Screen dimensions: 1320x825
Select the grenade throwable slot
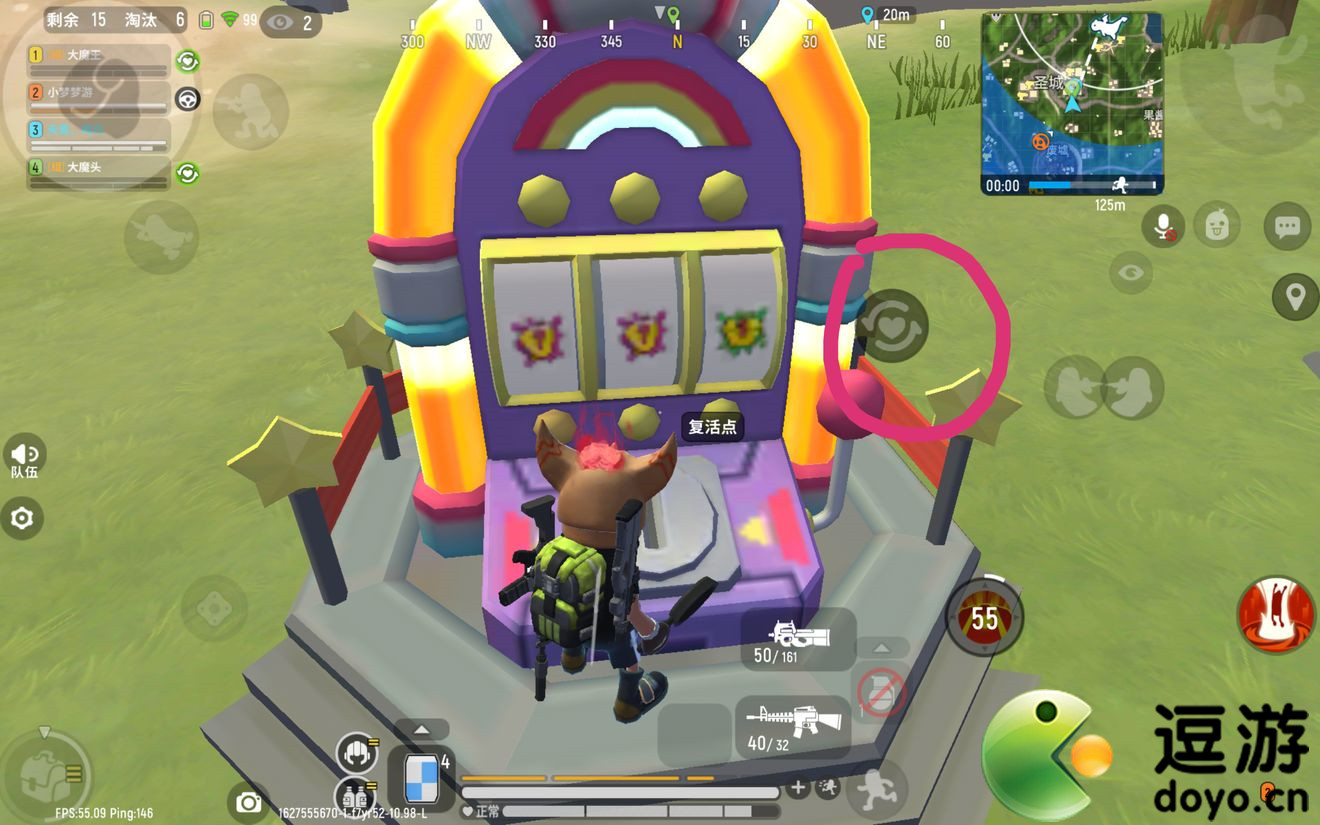(881, 691)
